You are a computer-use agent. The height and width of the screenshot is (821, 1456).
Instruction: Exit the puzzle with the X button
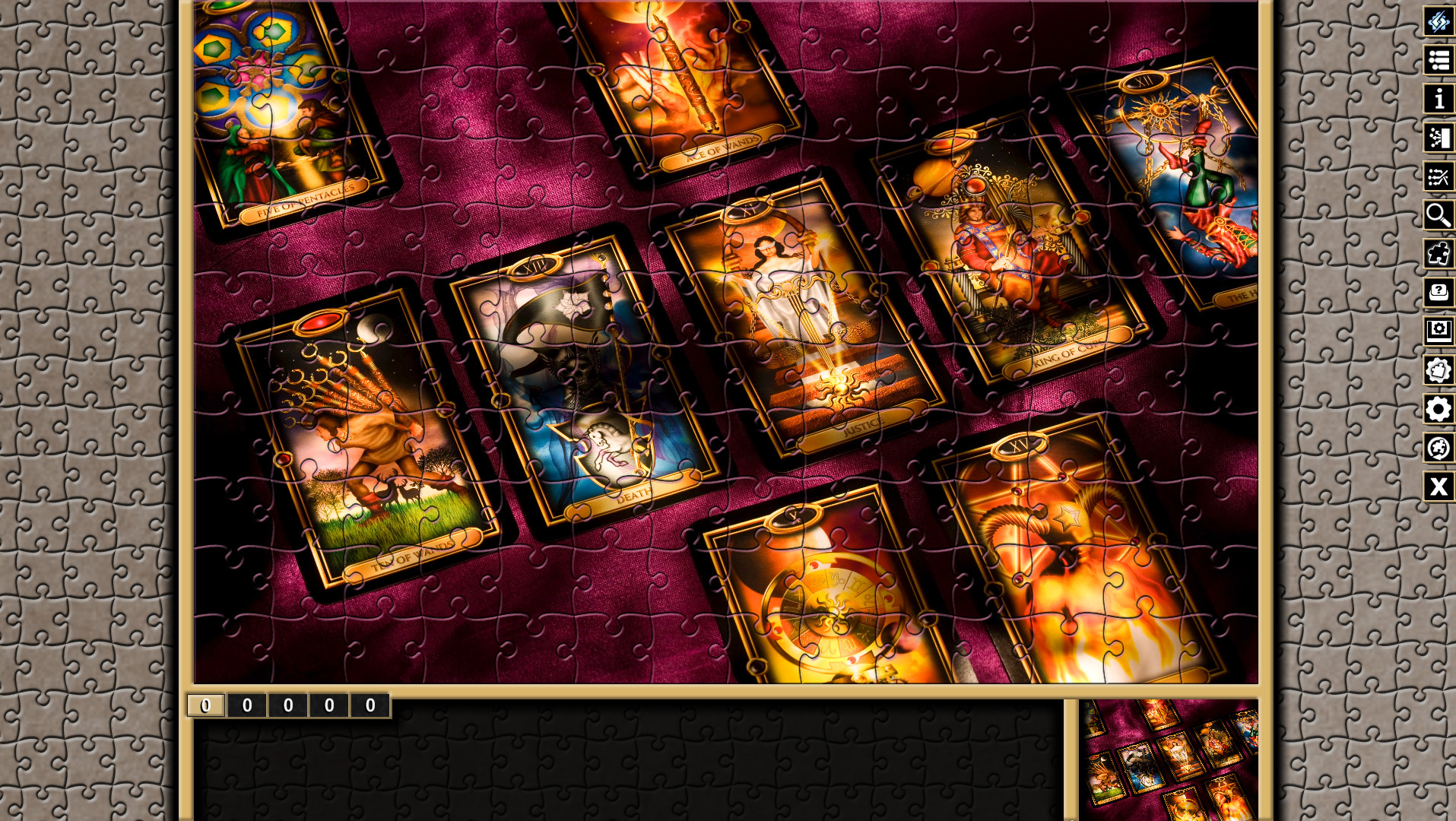1438,488
